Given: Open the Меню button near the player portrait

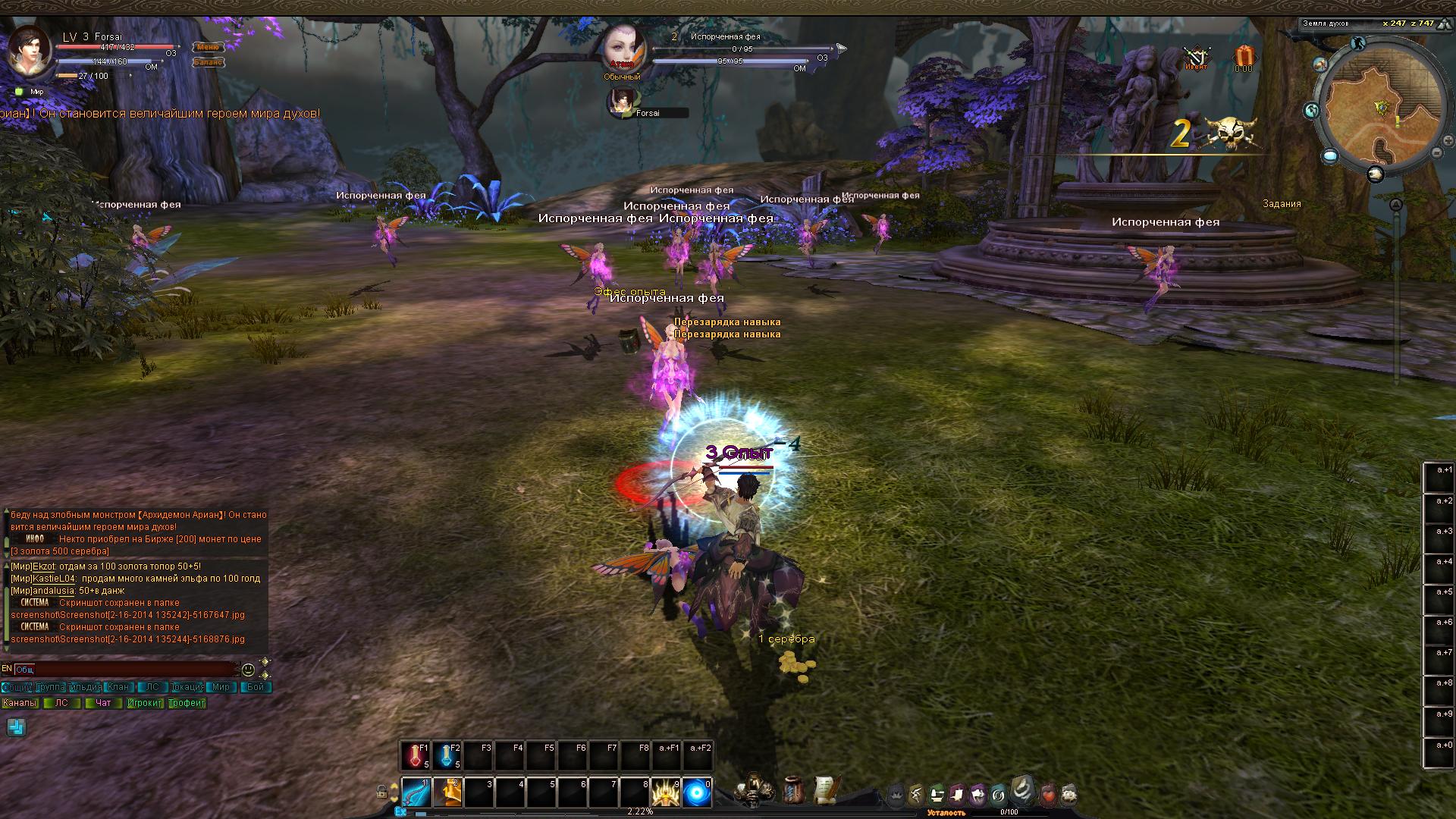Looking at the screenshot, I should [207, 47].
